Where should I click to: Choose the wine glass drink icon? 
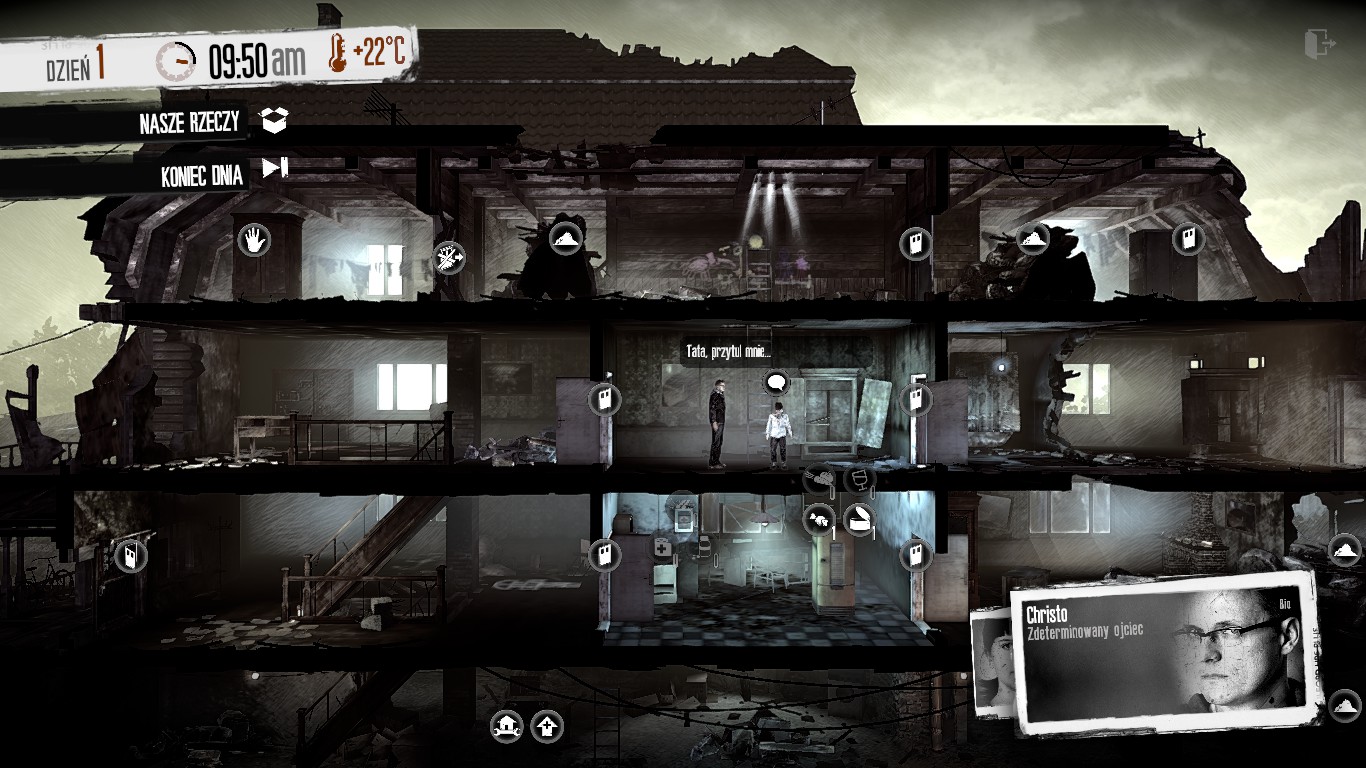858,480
